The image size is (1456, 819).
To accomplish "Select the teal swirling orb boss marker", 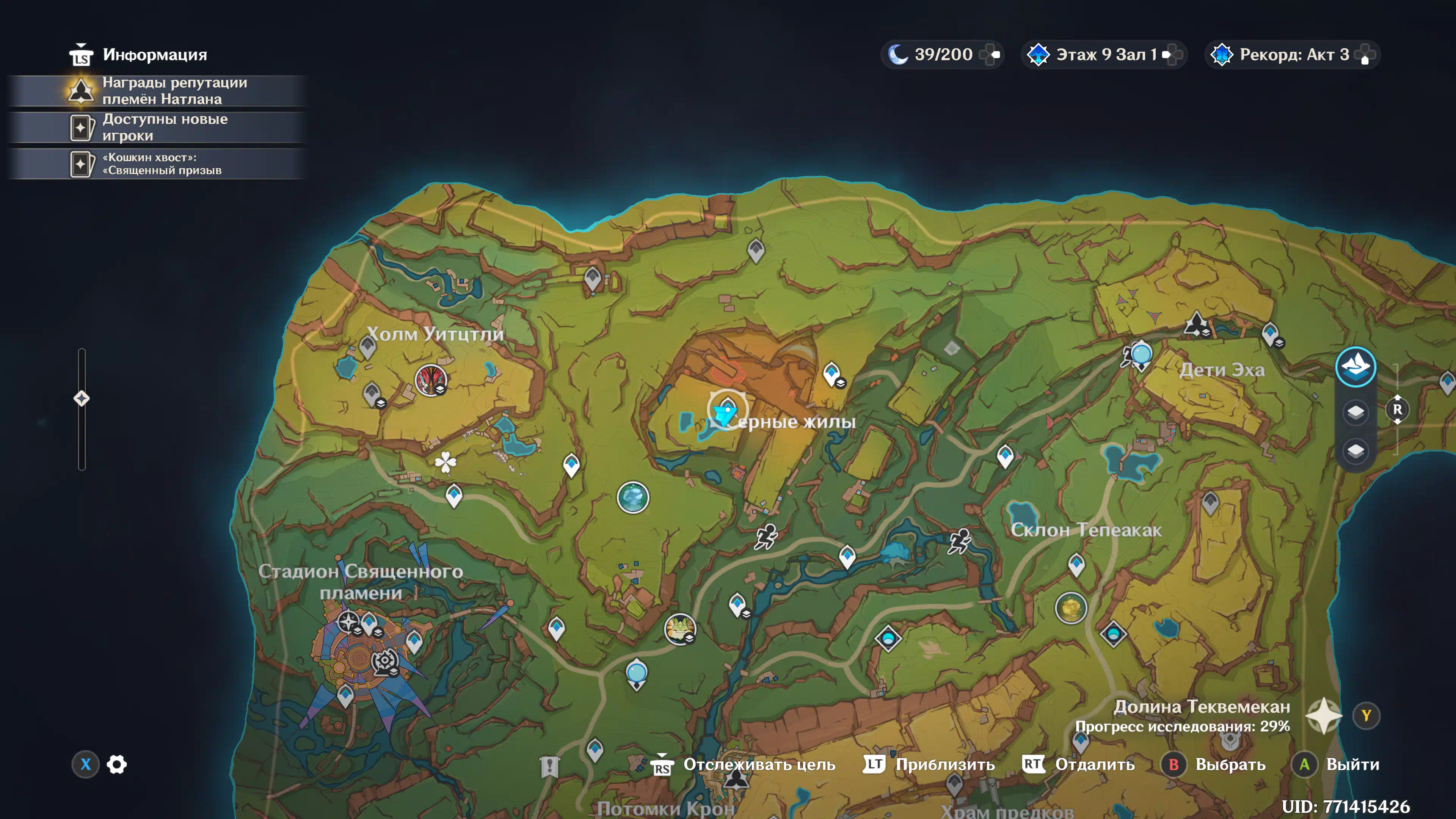I will point(632,497).
